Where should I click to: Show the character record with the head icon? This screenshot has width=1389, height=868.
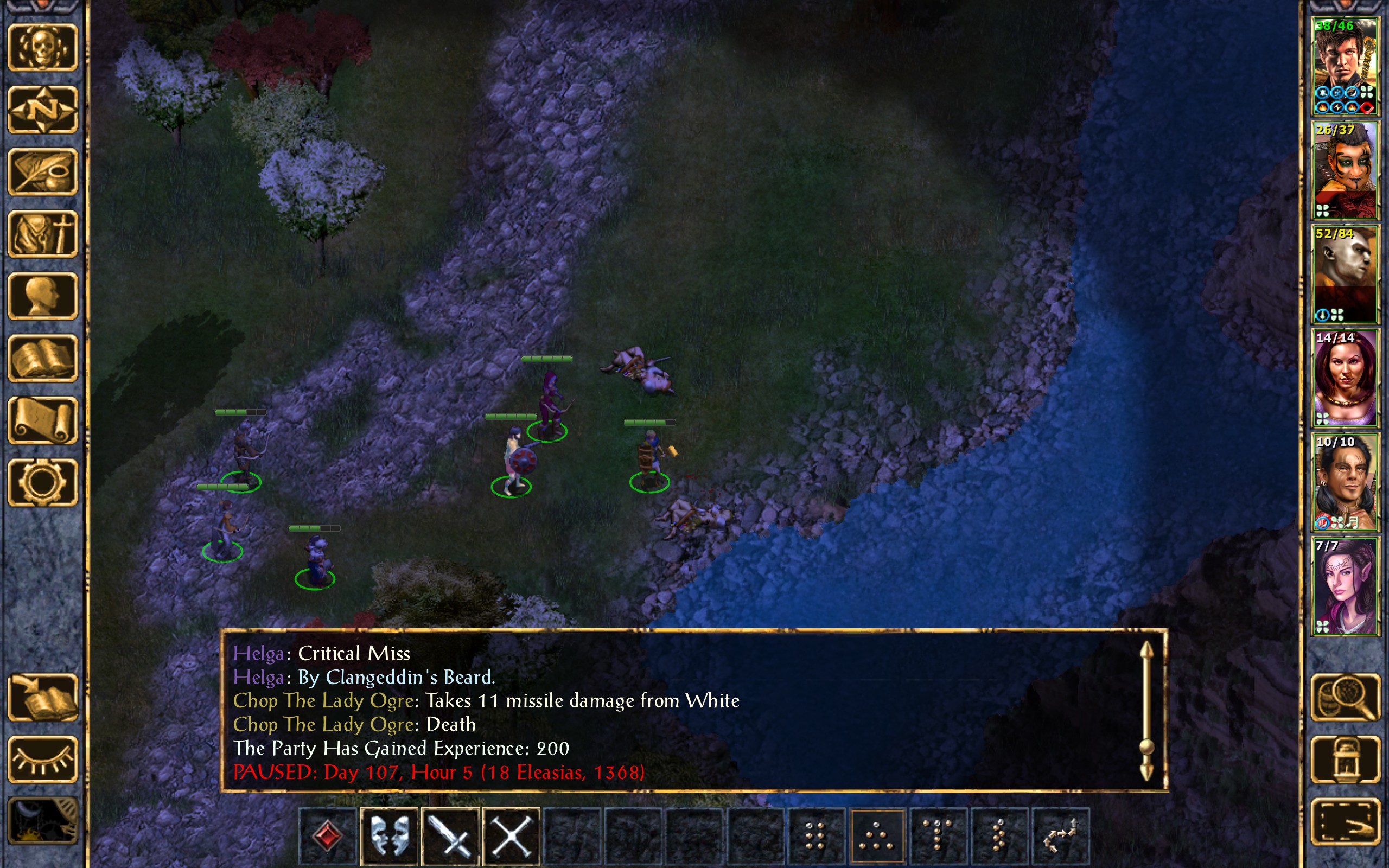coord(43,296)
